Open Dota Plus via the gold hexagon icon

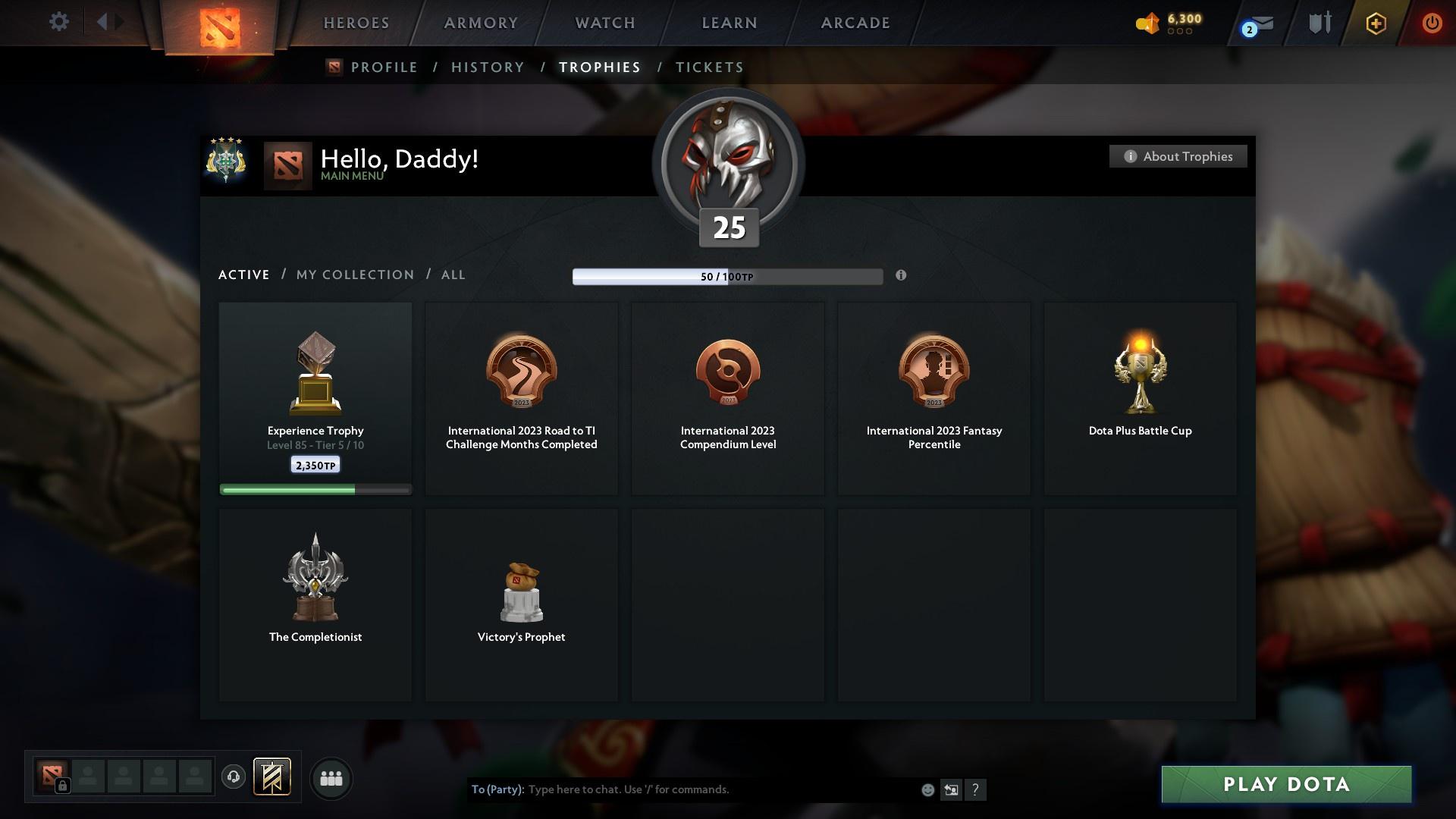click(x=1375, y=23)
